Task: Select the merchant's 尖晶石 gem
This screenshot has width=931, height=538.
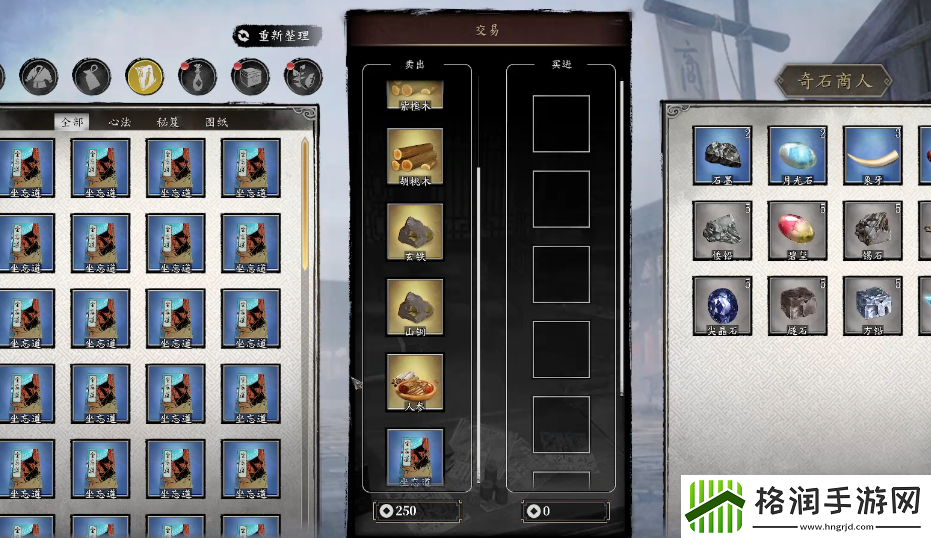Action: (722, 306)
